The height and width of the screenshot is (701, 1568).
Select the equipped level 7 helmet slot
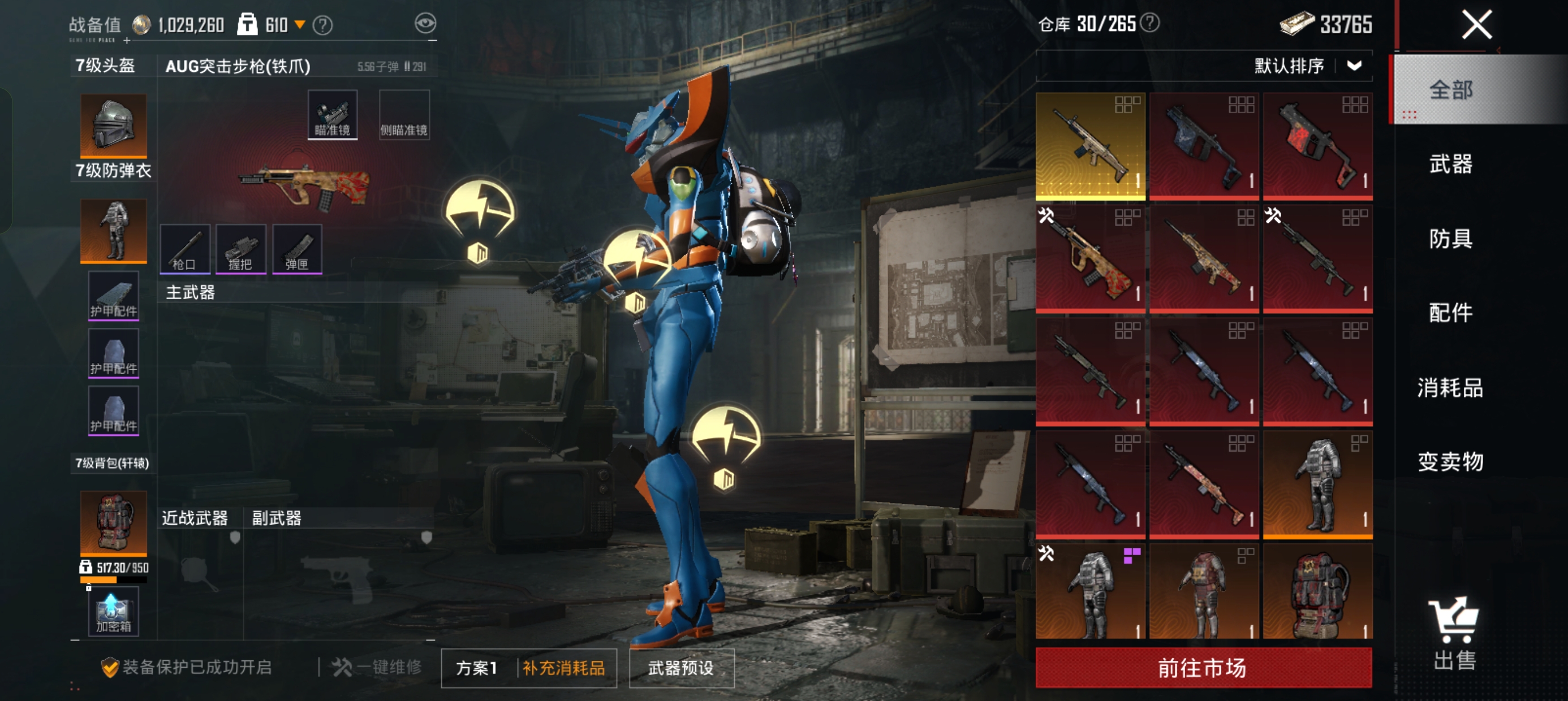113,126
